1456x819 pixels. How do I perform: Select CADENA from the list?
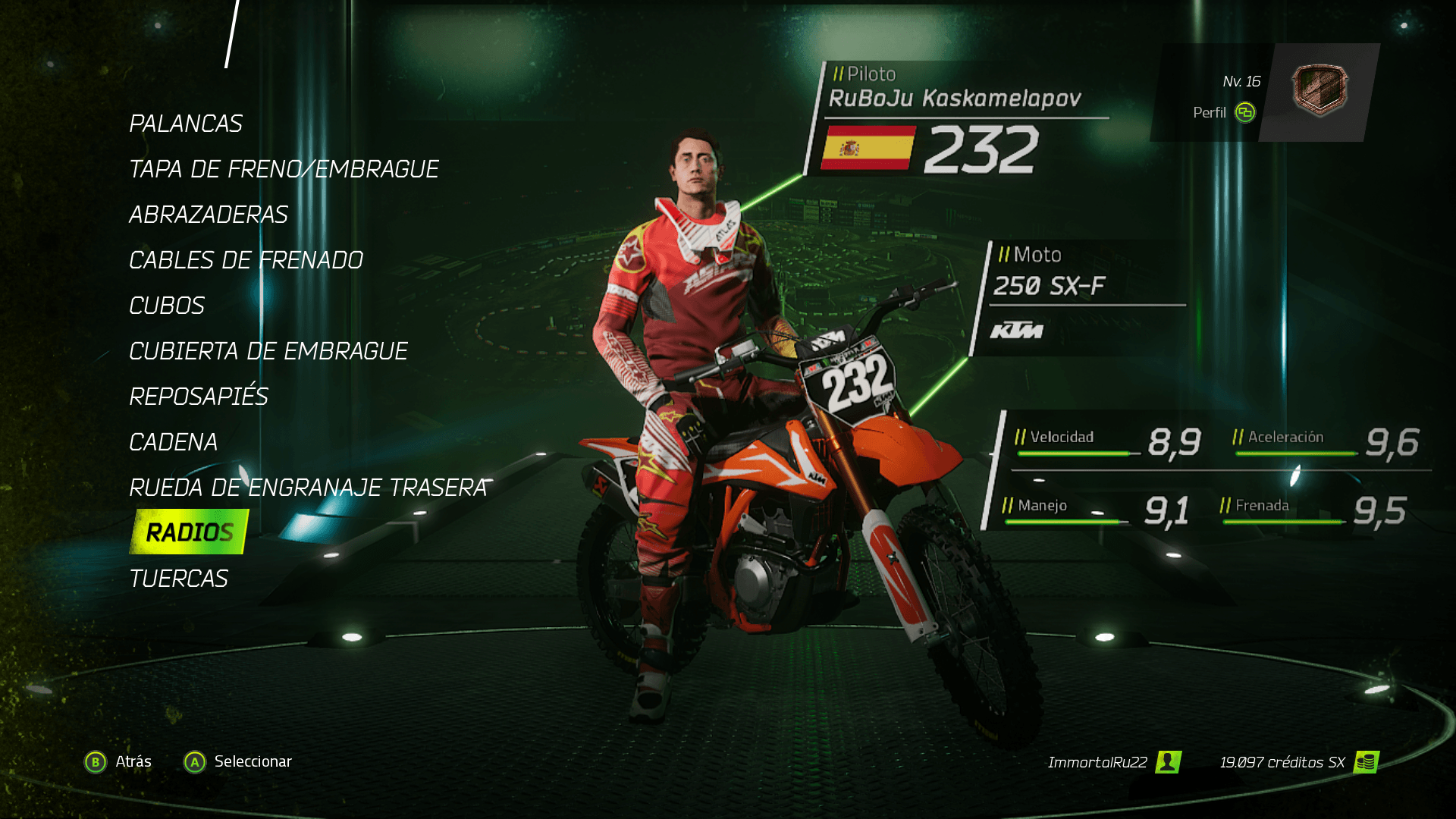click(x=174, y=442)
